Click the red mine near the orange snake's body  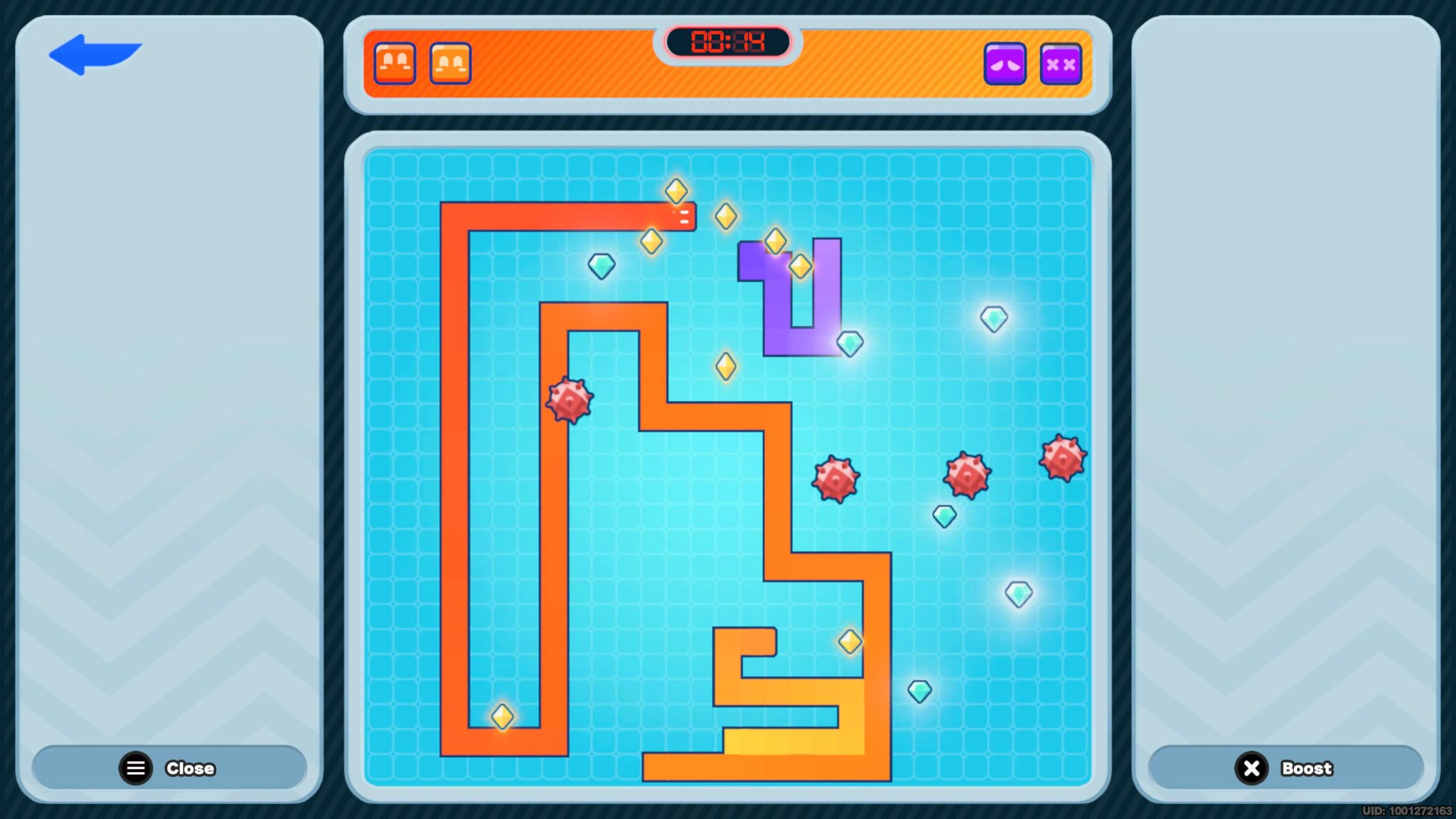568,402
